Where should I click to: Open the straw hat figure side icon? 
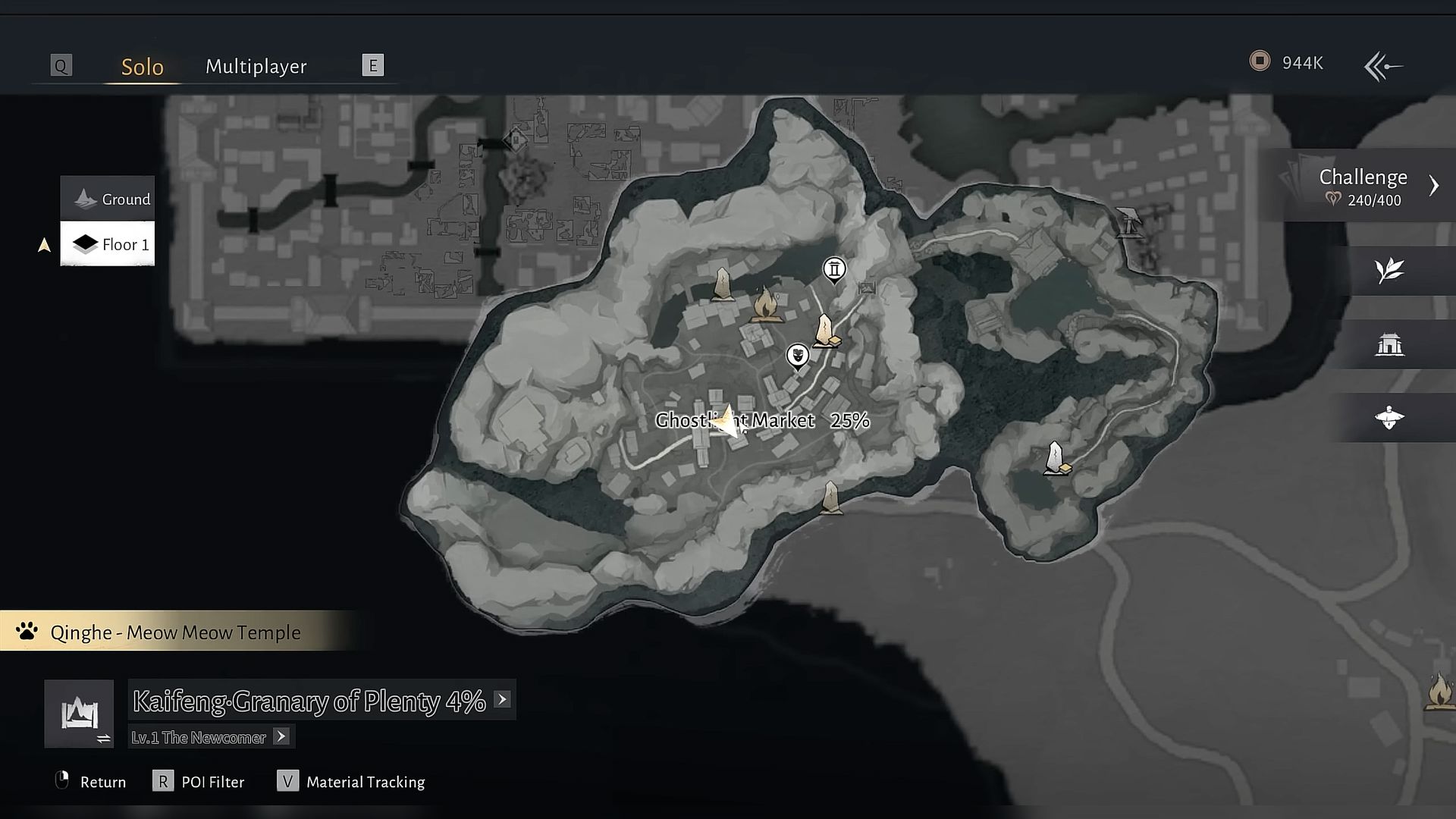pyautogui.click(x=1389, y=417)
